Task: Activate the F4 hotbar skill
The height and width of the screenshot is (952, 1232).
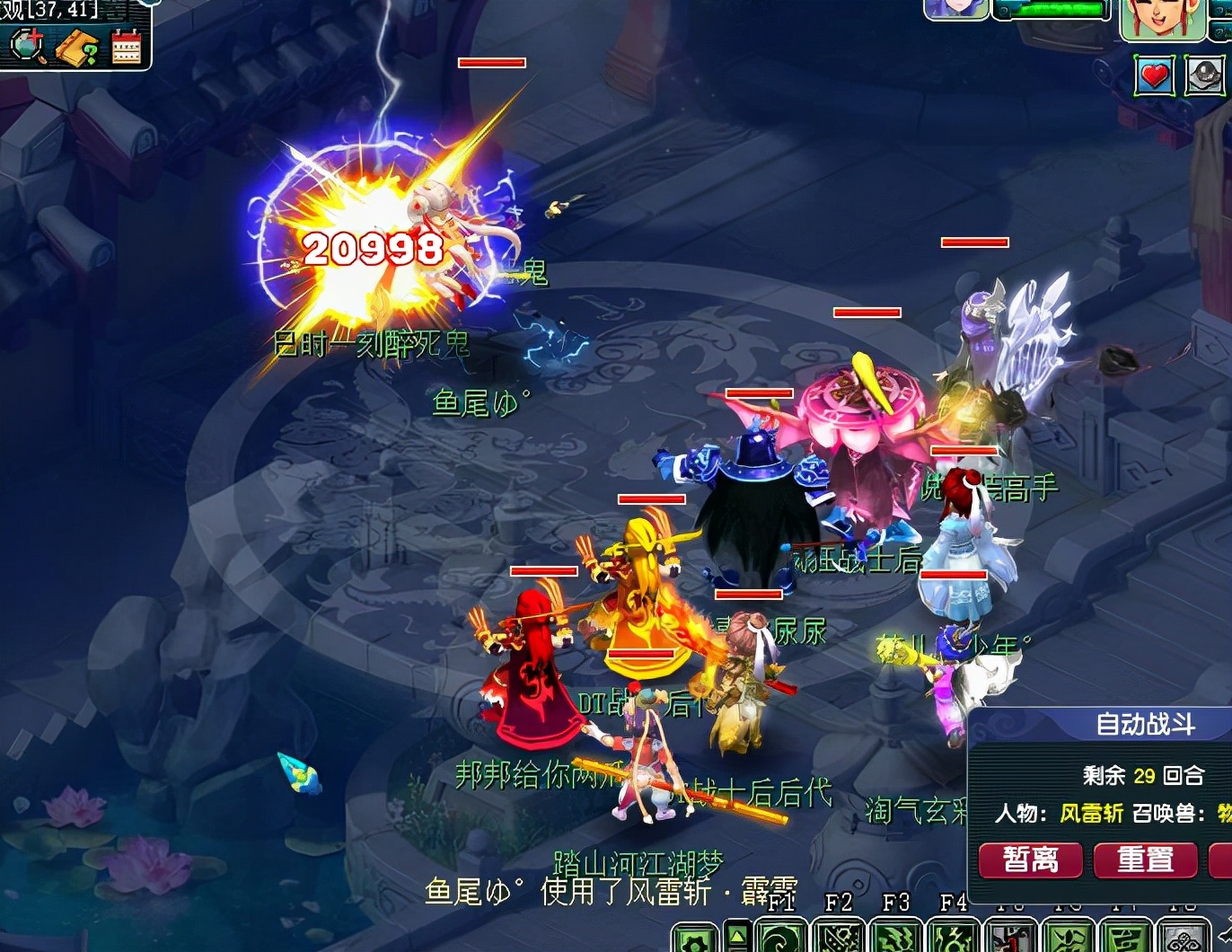Action: tap(954, 937)
